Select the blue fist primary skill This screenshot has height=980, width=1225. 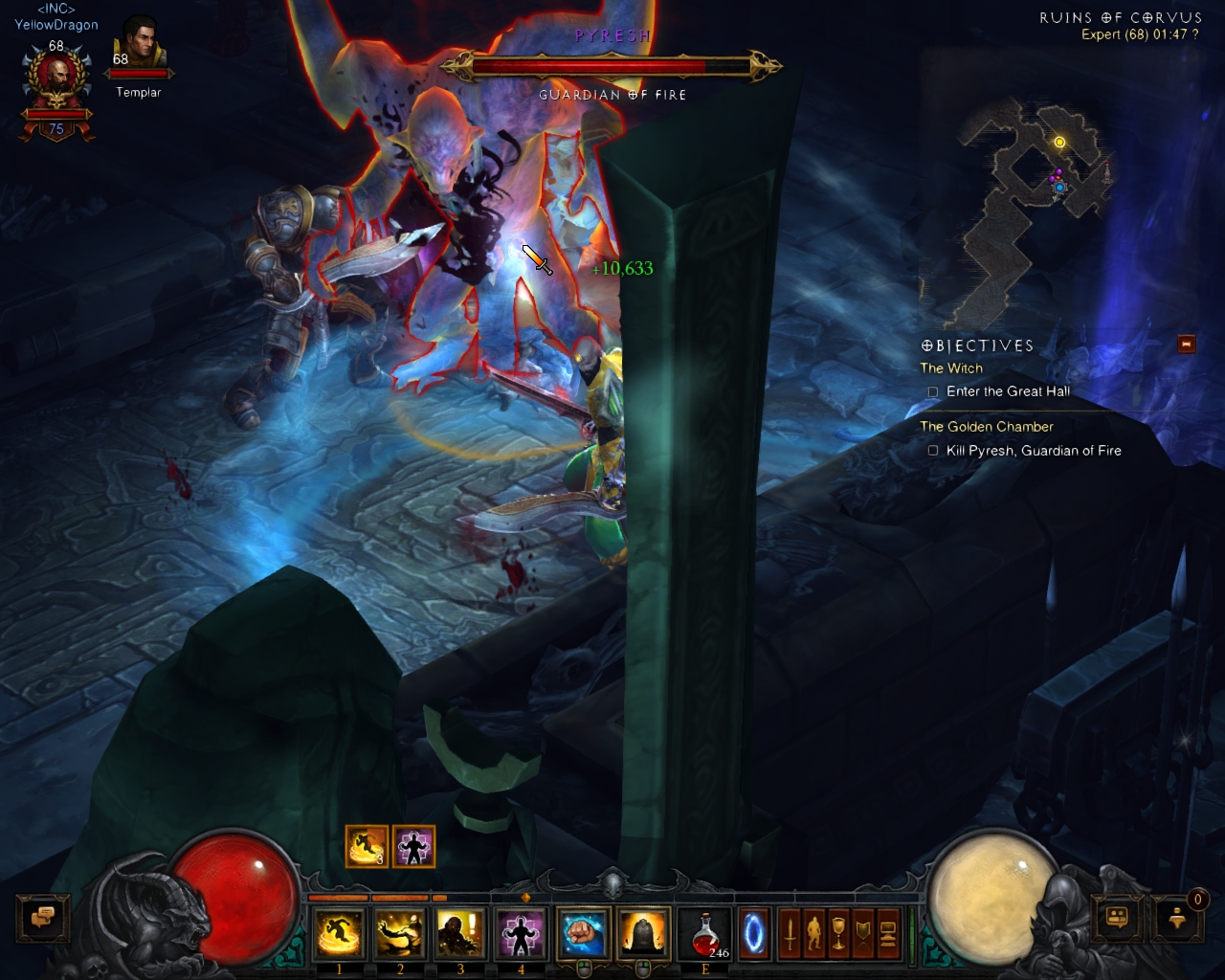[x=583, y=933]
